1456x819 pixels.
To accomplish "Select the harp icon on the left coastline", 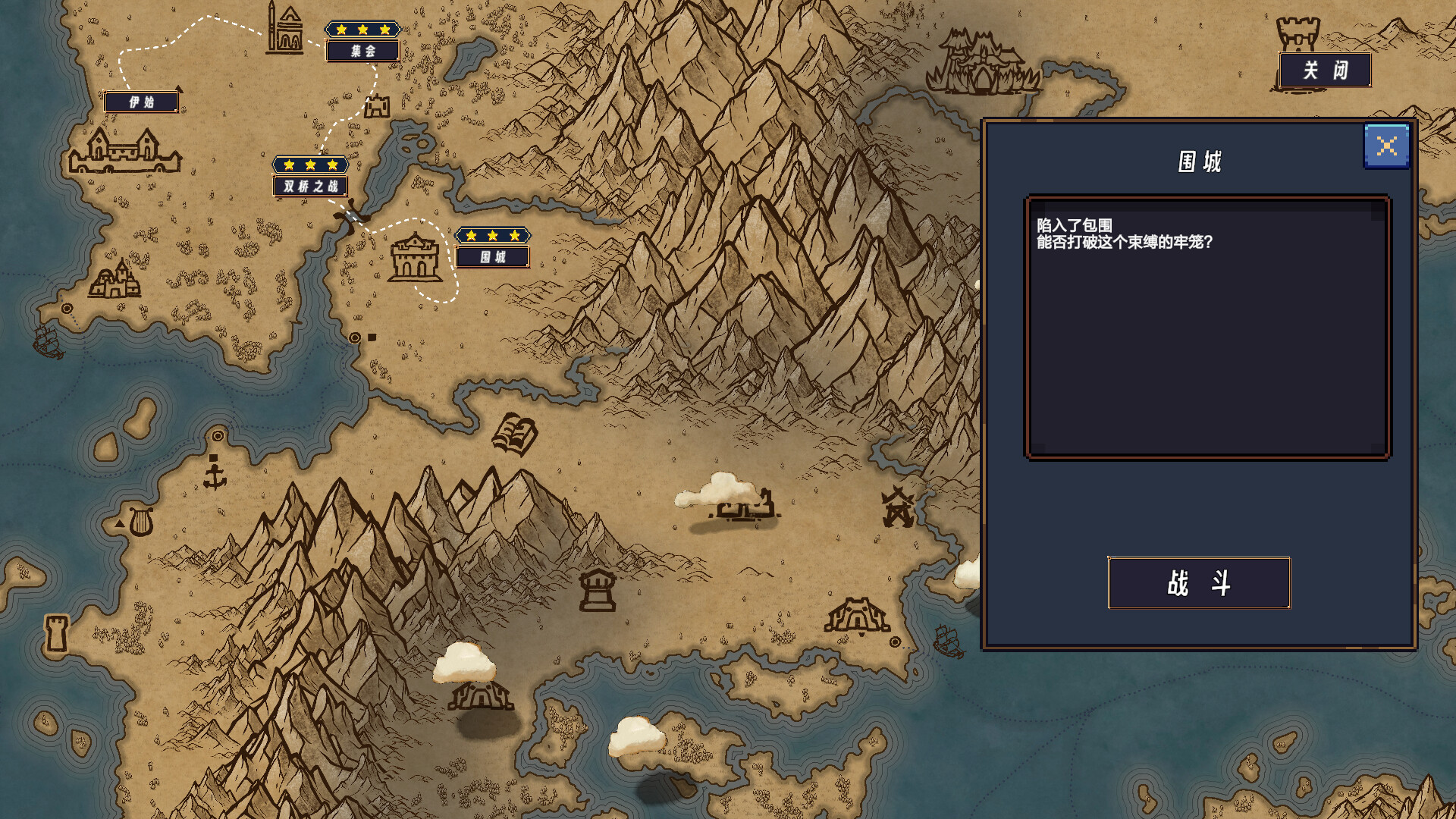I will [141, 522].
